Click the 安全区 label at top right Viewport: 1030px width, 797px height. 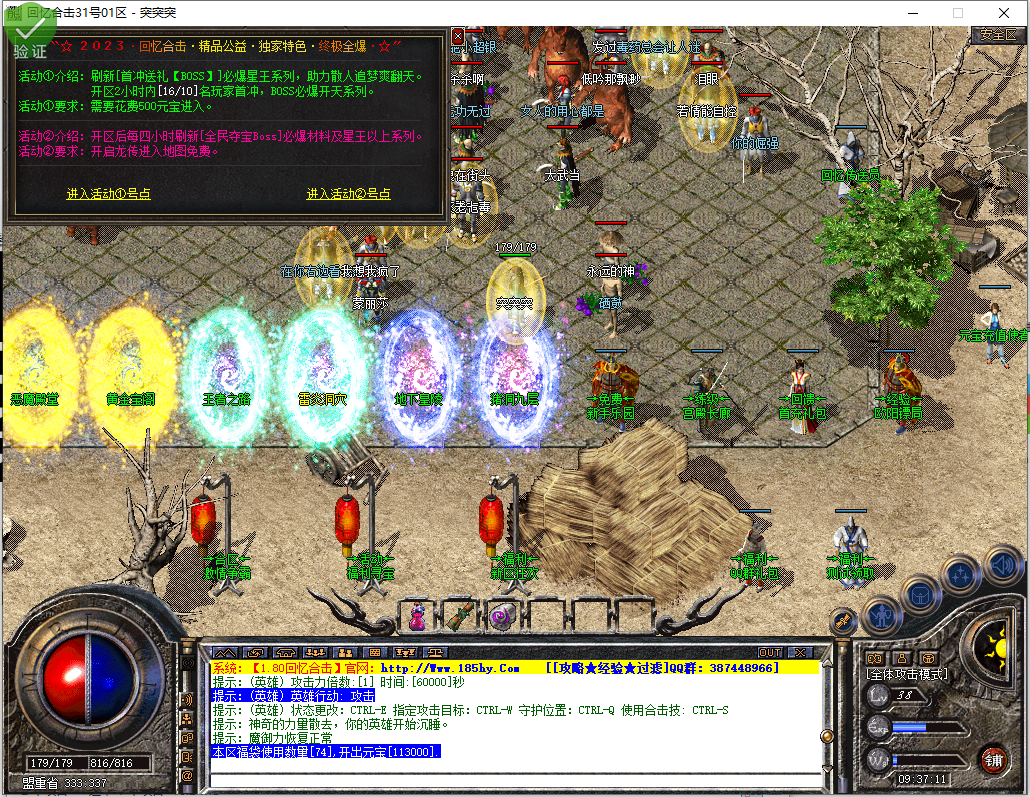998,34
